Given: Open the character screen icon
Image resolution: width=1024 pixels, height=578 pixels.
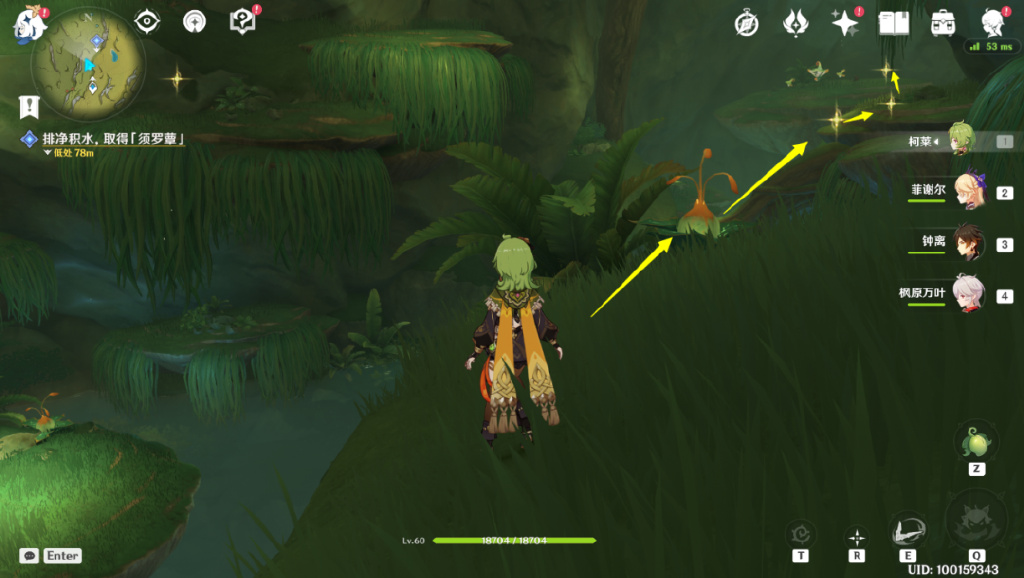Looking at the screenshot, I should point(992,22).
